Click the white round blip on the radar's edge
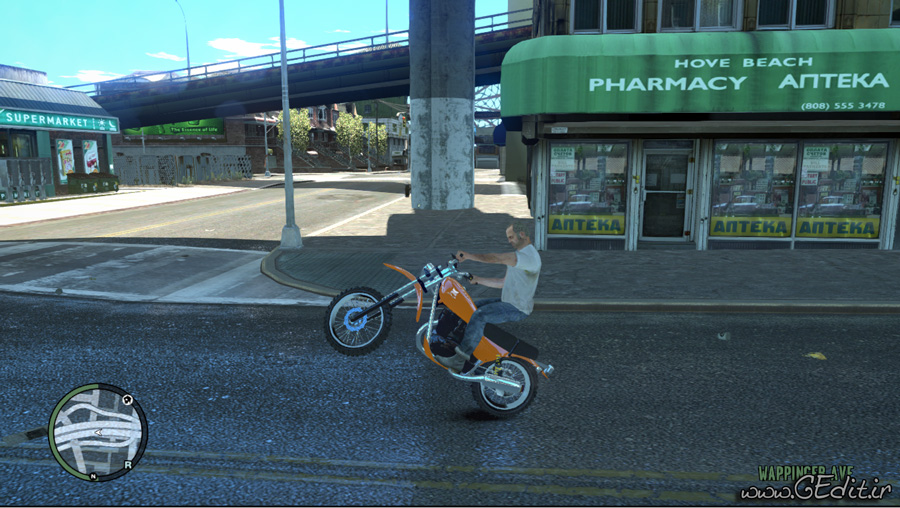 click(x=128, y=400)
